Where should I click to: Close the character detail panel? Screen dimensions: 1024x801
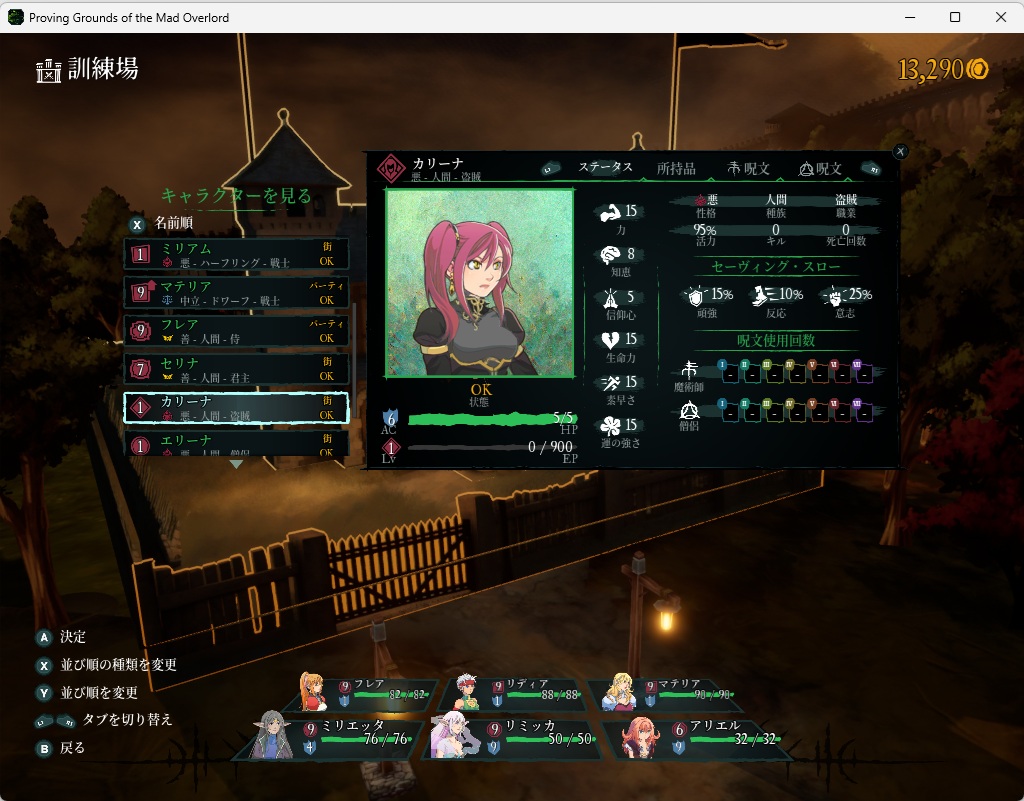pos(900,151)
